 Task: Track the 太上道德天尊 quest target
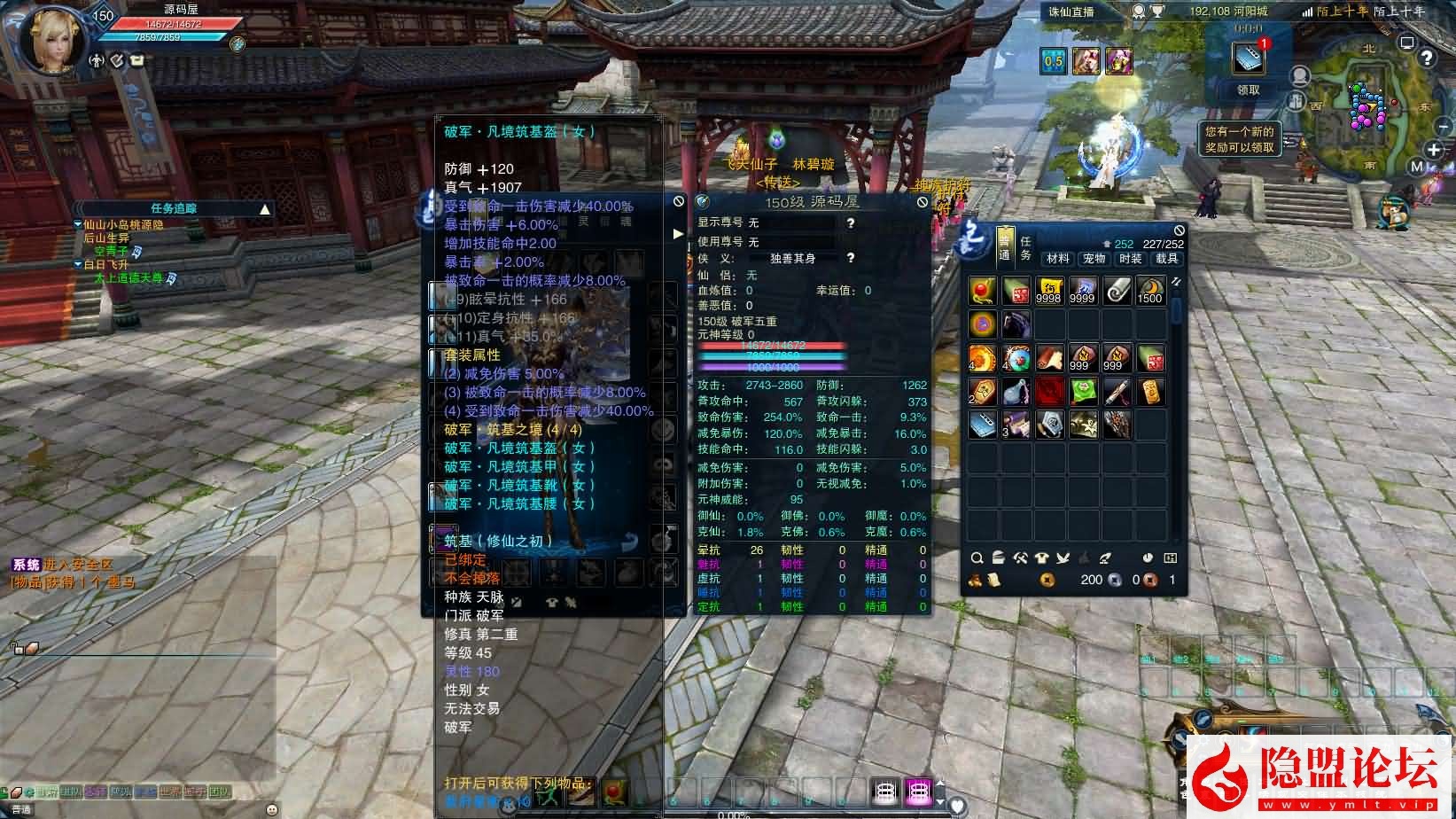point(128,278)
